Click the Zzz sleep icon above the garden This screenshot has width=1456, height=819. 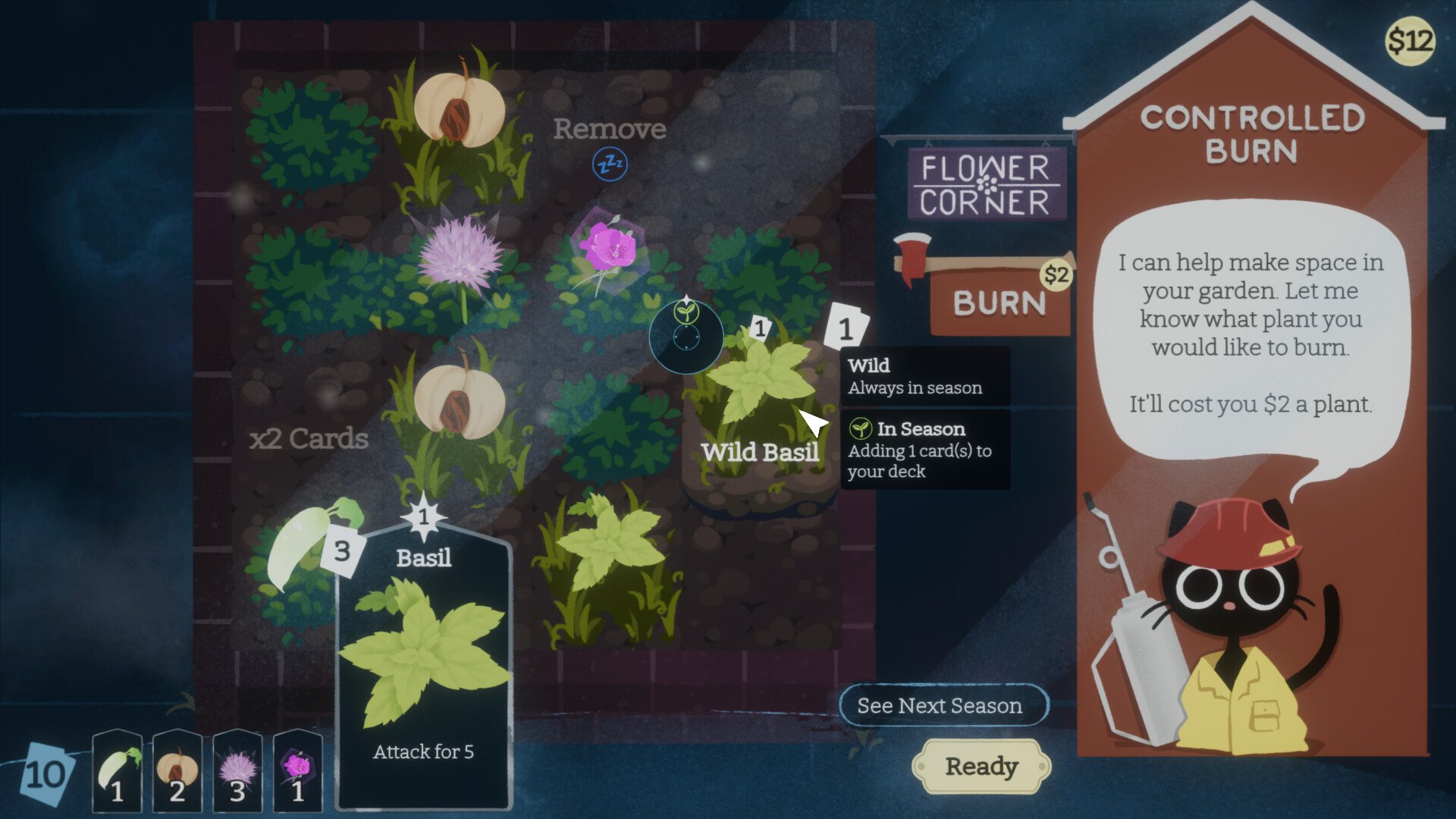[609, 163]
